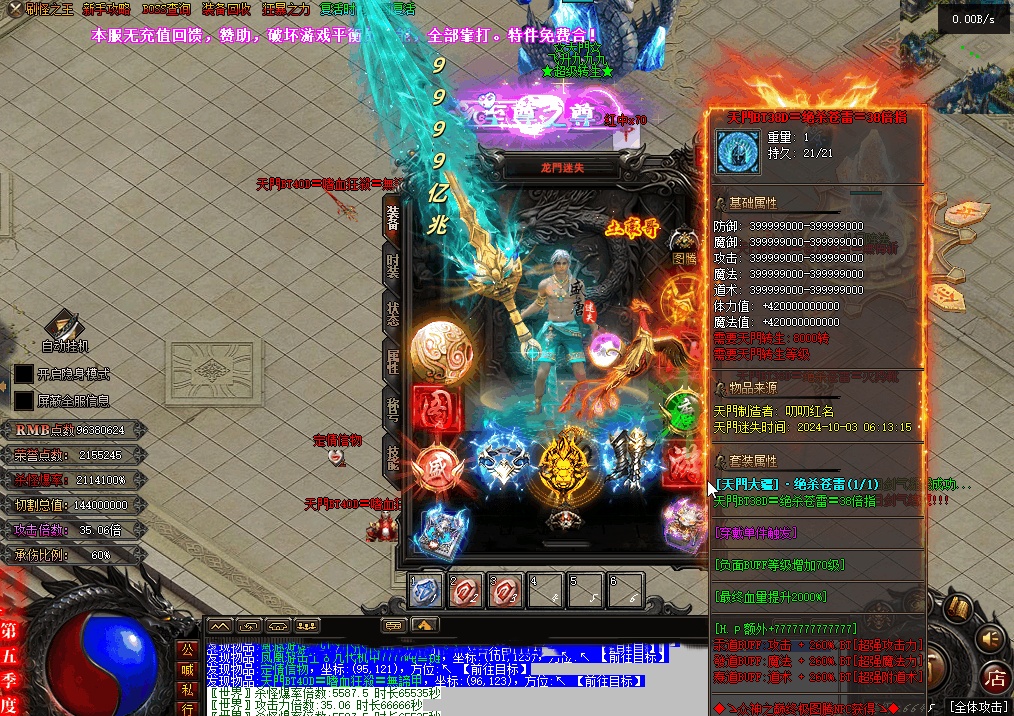Image resolution: width=1014 pixels, height=716 pixels.
Task: Select the golden lion equipment slot
Action: (x=563, y=464)
